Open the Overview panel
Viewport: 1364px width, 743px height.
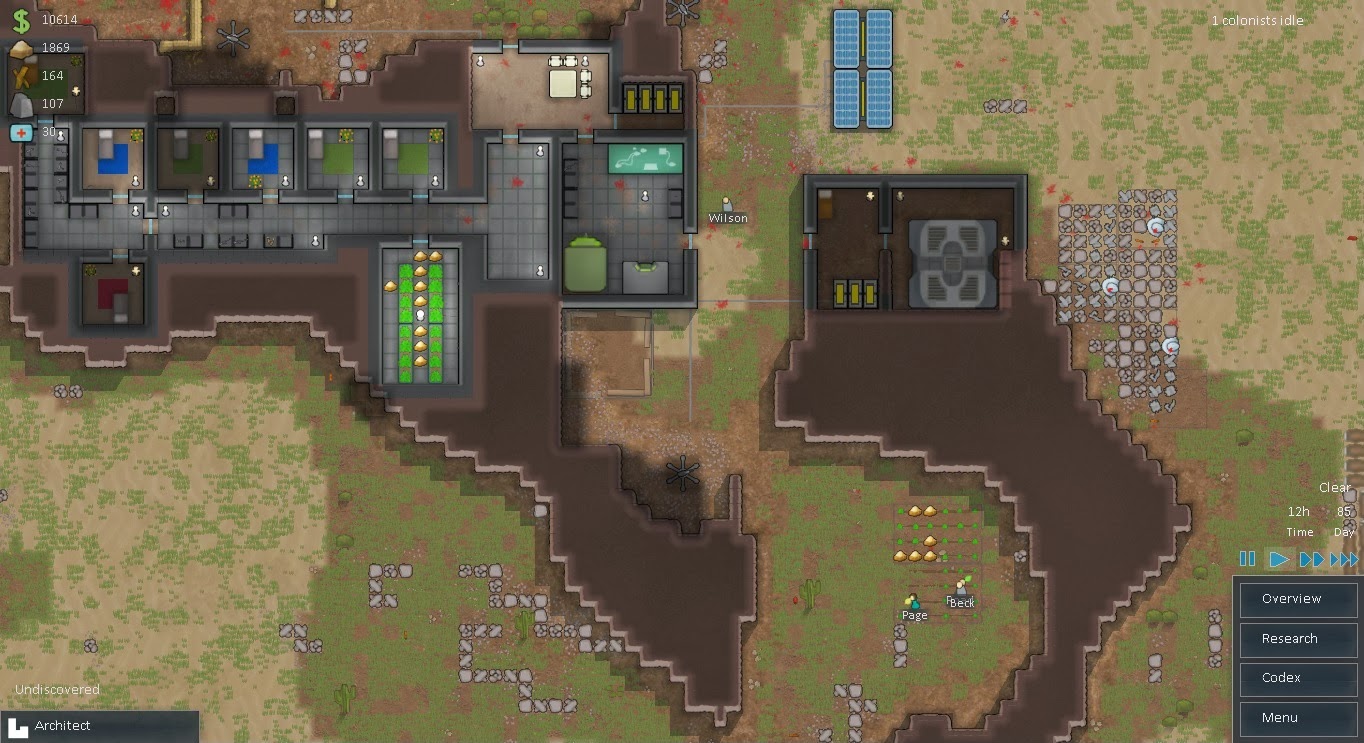(1297, 599)
